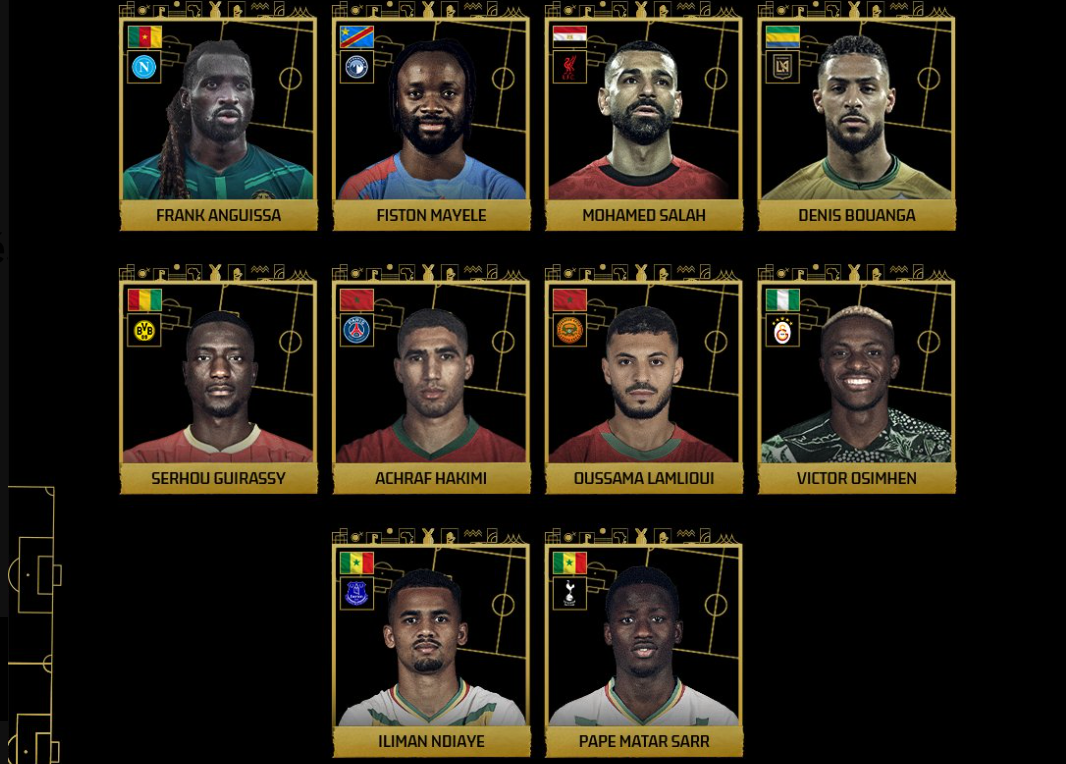This screenshot has height=764, width=1066.
Task: Select the Frank Anguissa player card
Action: tap(218, 120)
